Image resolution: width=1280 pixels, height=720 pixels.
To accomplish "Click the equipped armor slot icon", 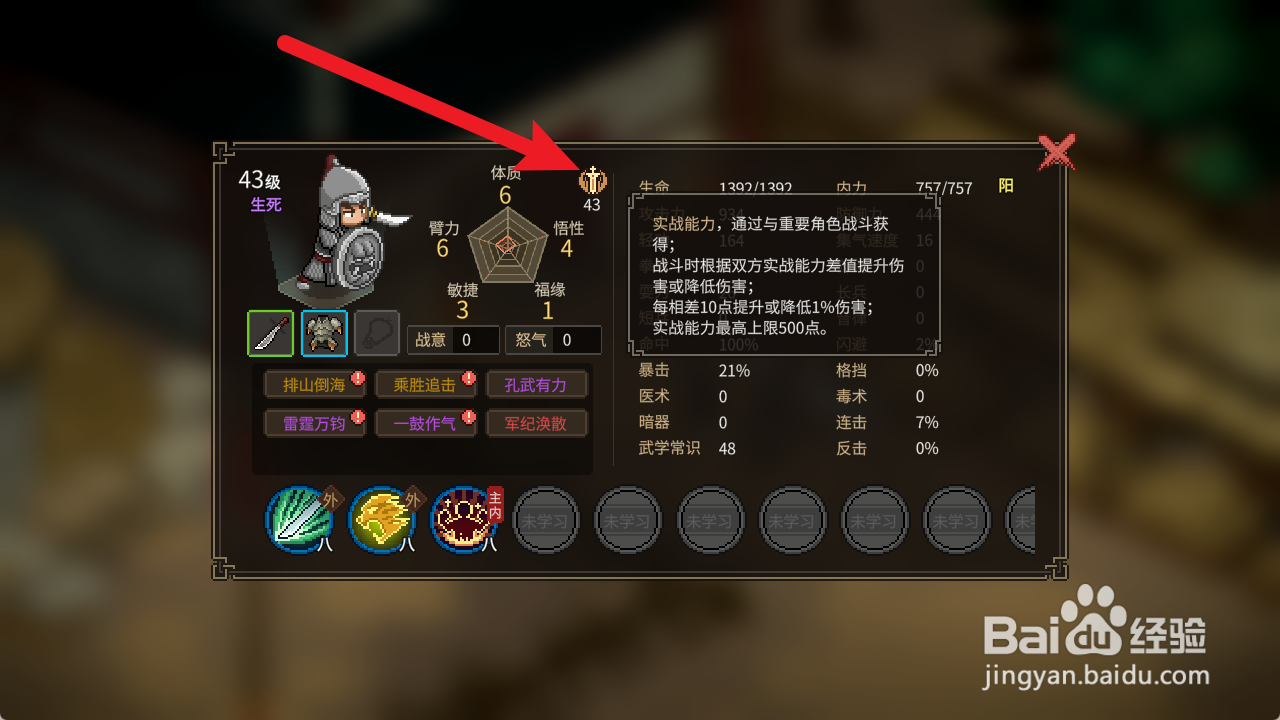I will (x=323, y=332).
